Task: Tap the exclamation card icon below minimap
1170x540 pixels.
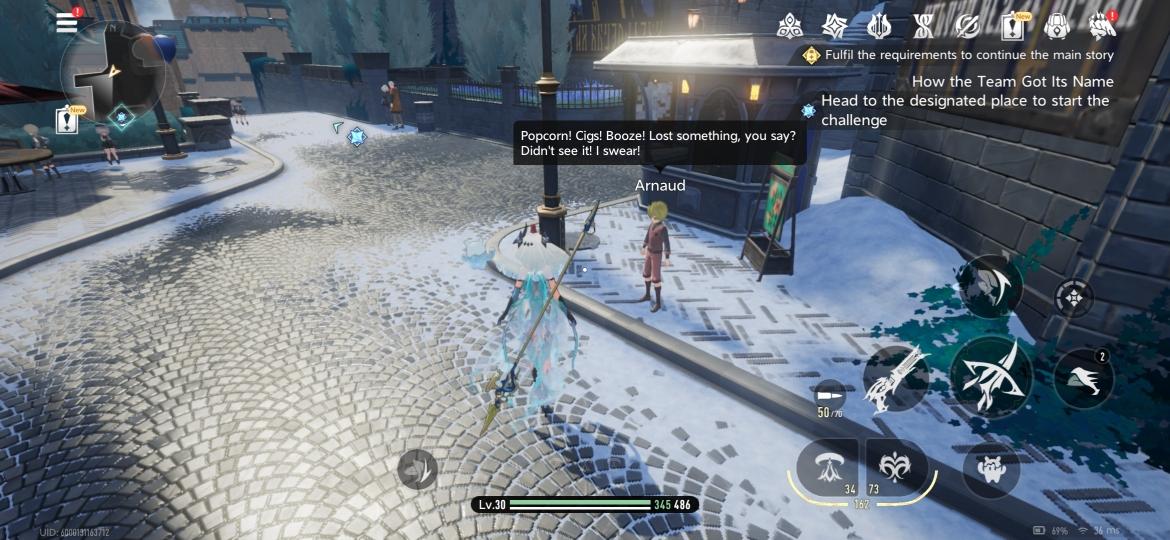Action: coord(68,120)
